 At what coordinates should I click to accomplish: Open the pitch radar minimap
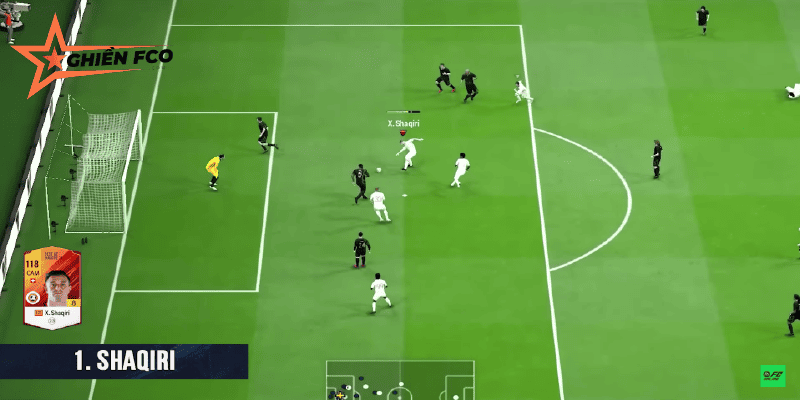(x=400, y=381)
